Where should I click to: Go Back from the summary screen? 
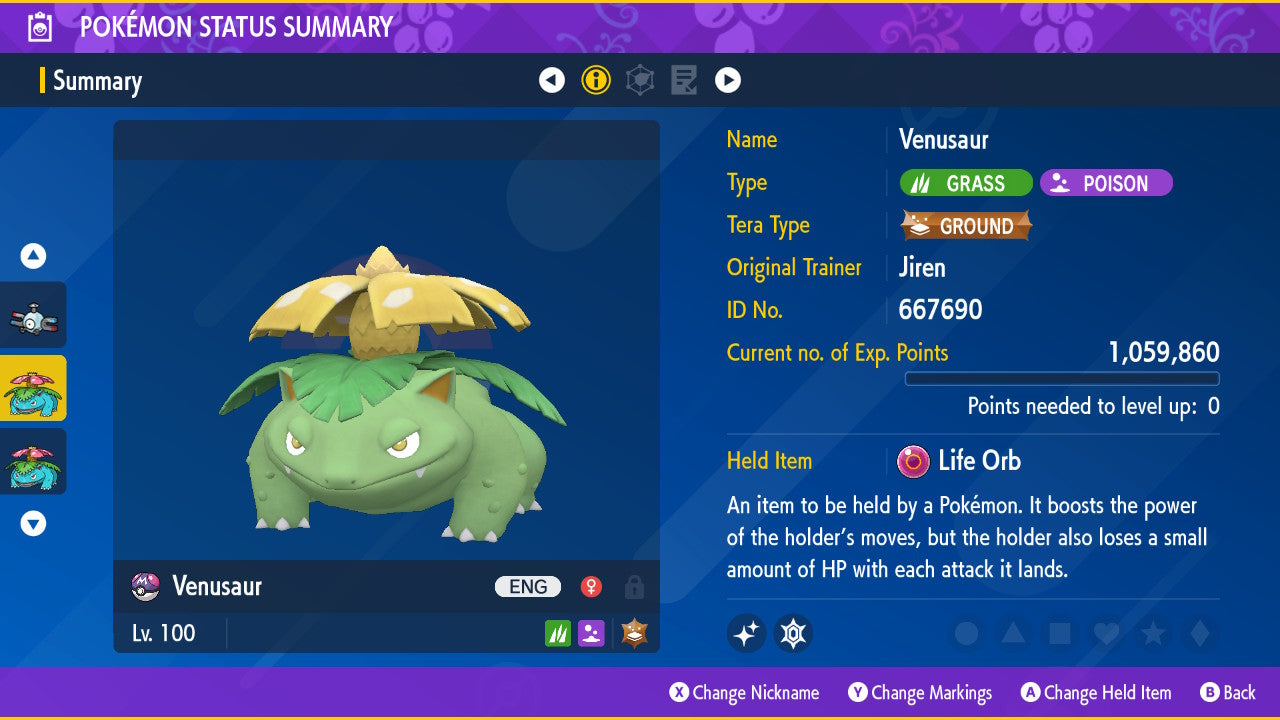[1228, 693]
